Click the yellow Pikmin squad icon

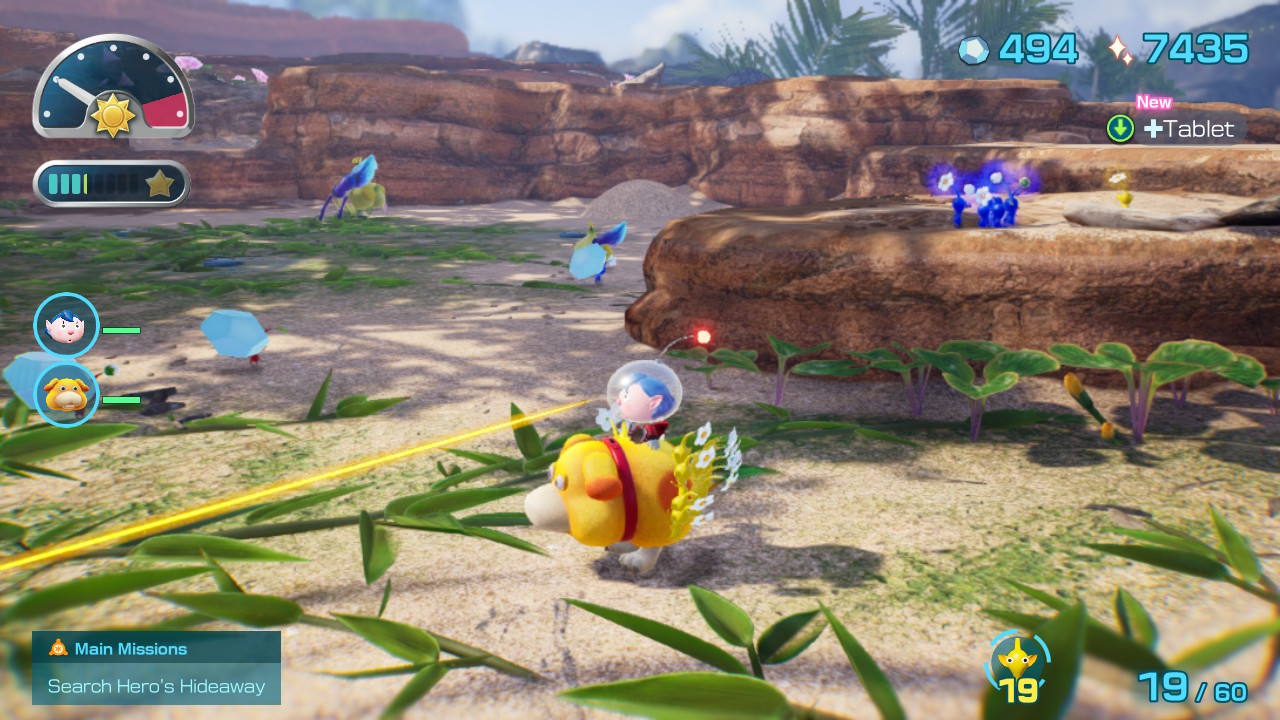pos(1018,663)
